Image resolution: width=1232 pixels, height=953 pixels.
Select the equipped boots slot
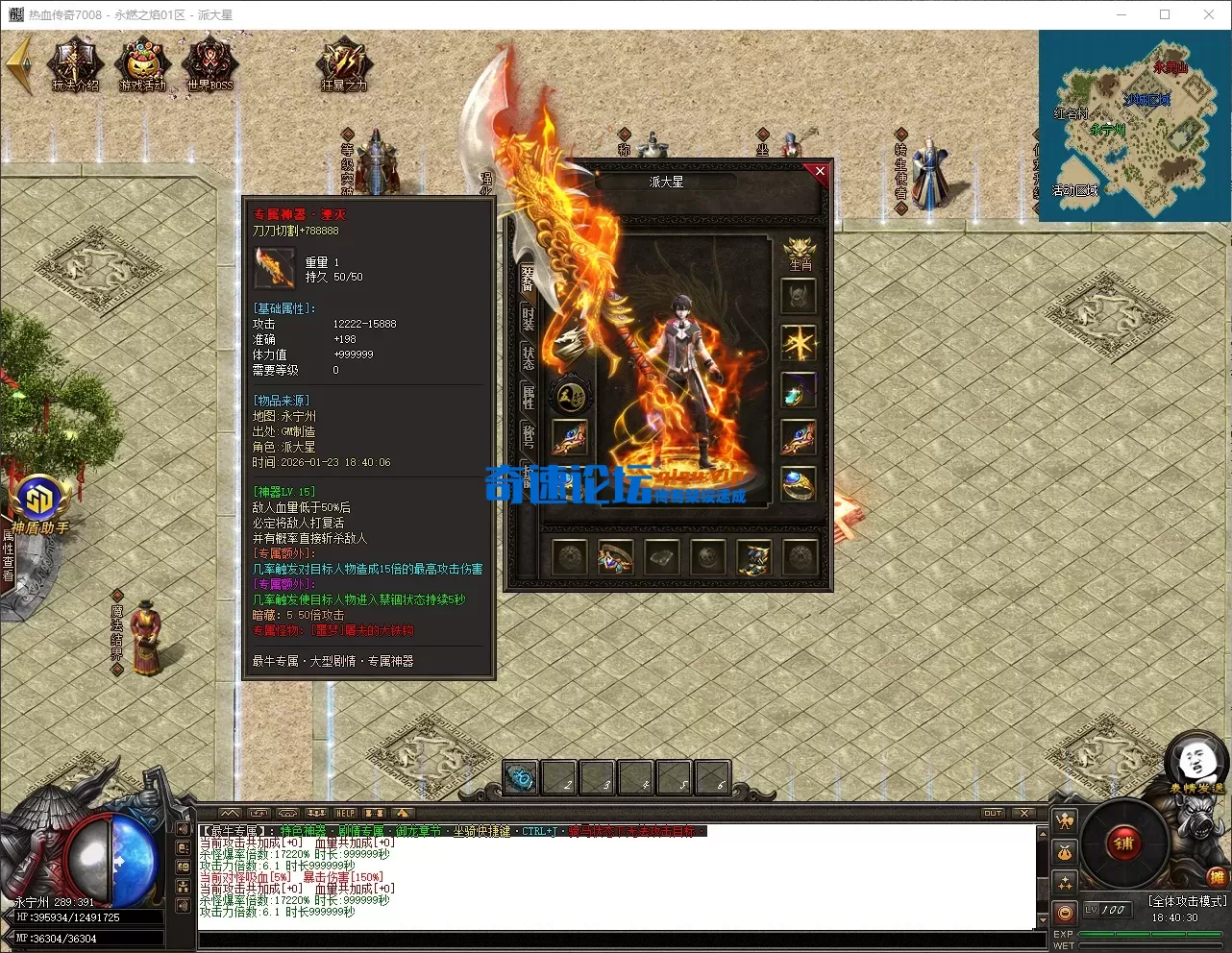pyautogui.click(x=753, y=556)
